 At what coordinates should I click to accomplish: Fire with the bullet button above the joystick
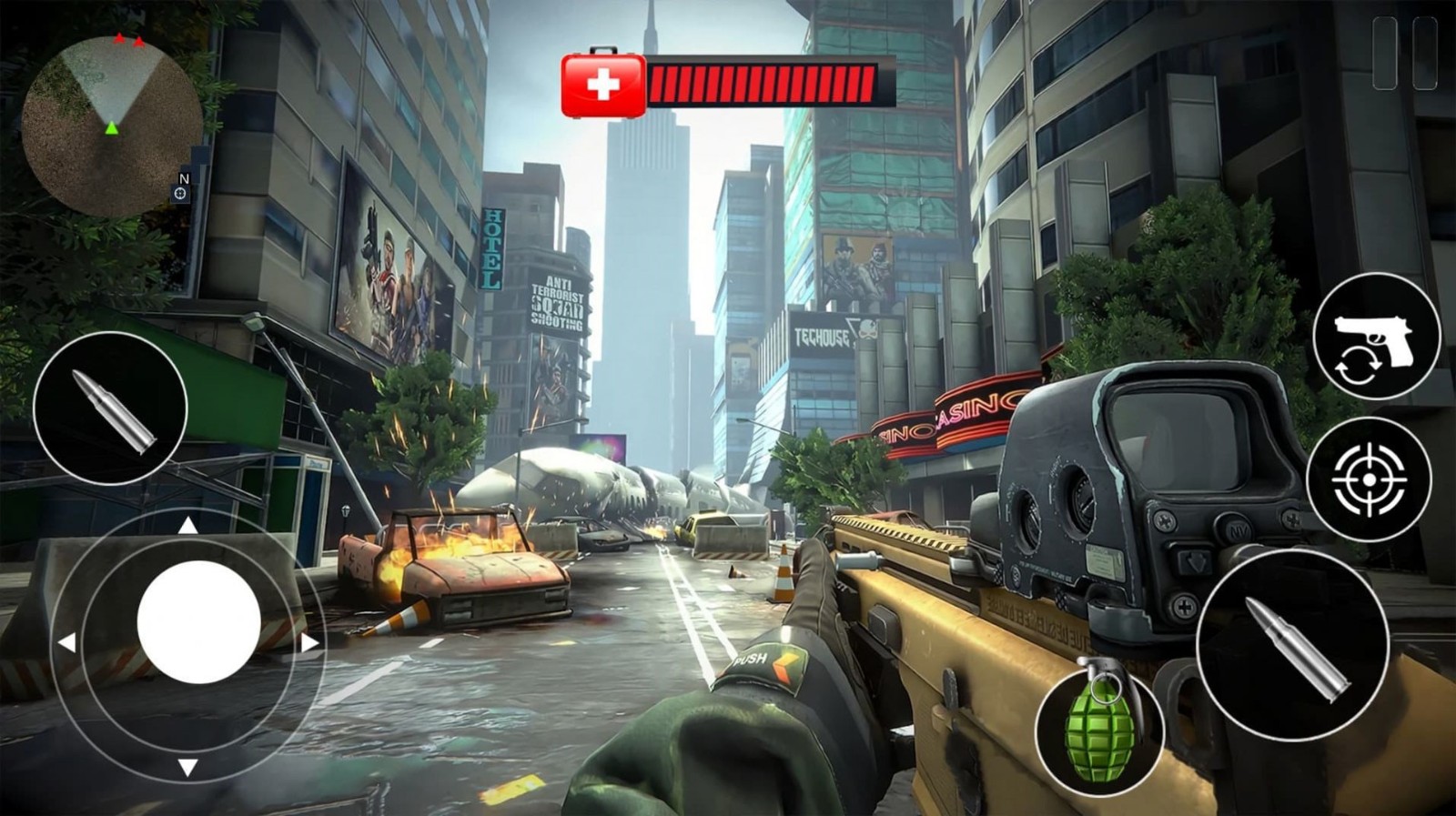110,408
